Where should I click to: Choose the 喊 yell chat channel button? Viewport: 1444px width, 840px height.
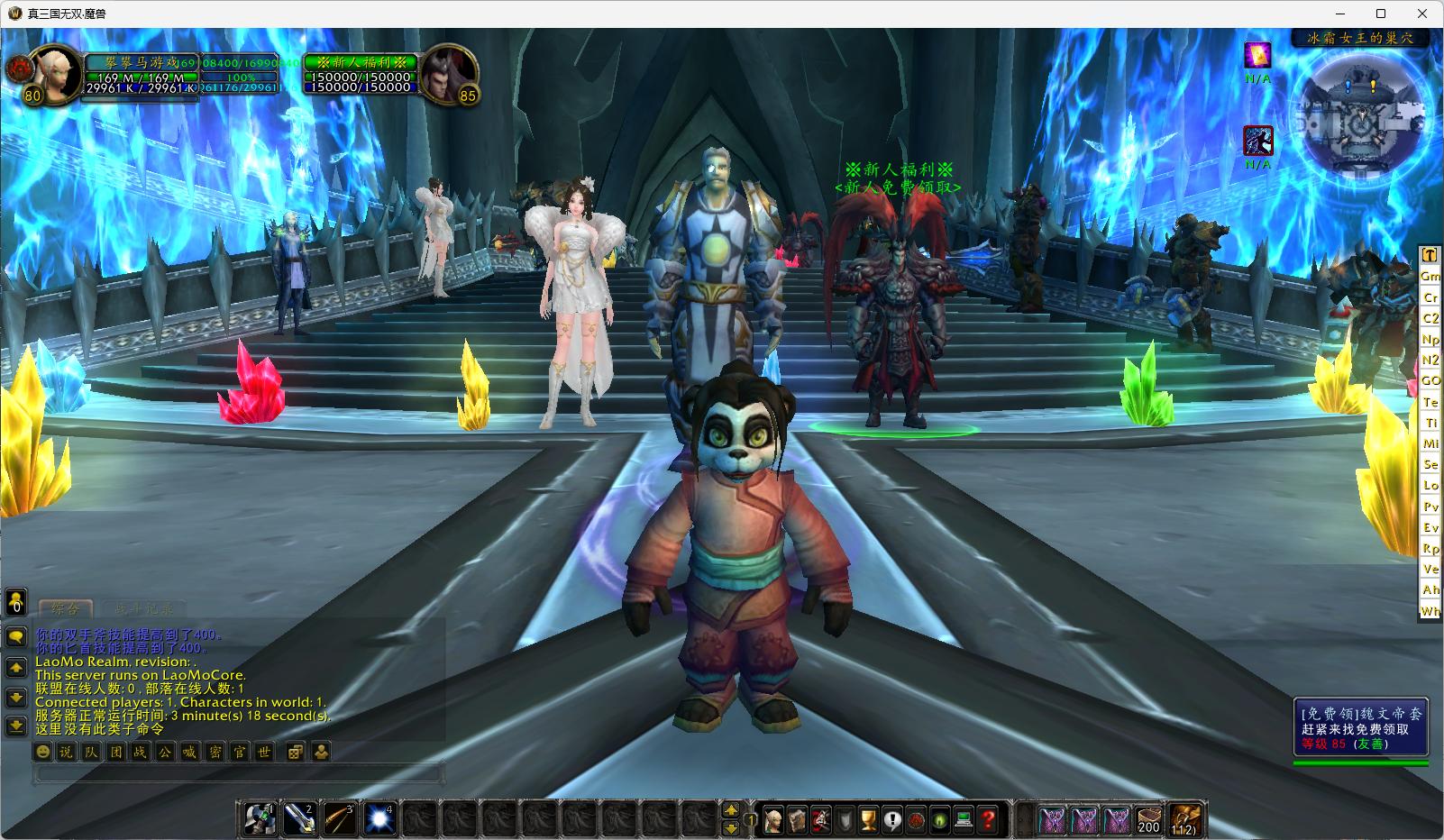189,752
